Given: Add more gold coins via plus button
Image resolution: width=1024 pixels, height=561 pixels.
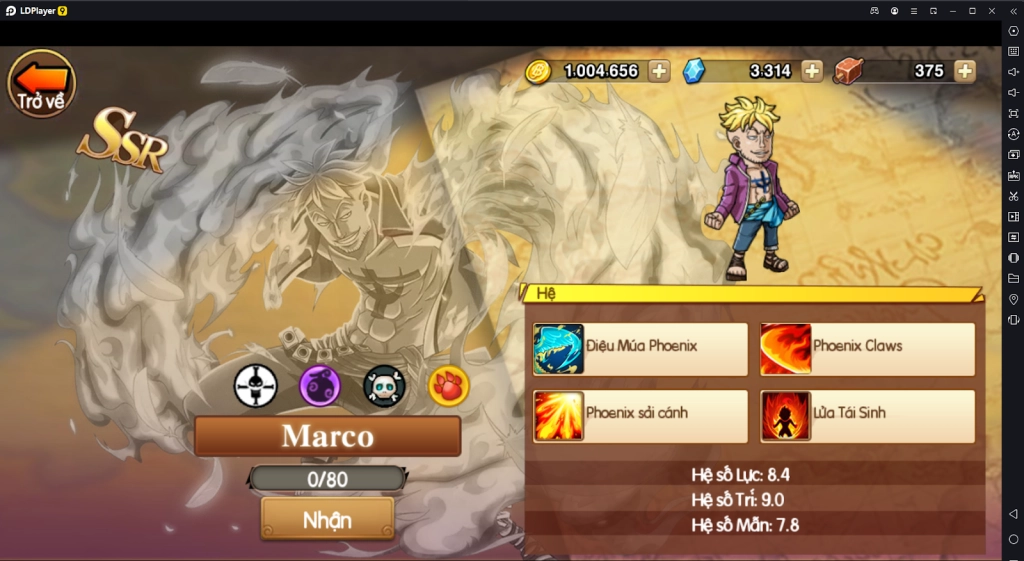Looking at the screenshot, I should 659,71.
